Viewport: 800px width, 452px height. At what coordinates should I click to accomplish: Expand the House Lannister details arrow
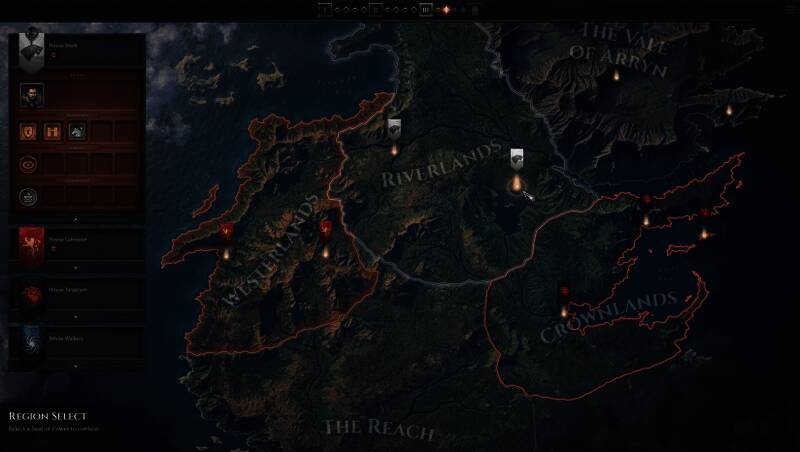[76, 268]
